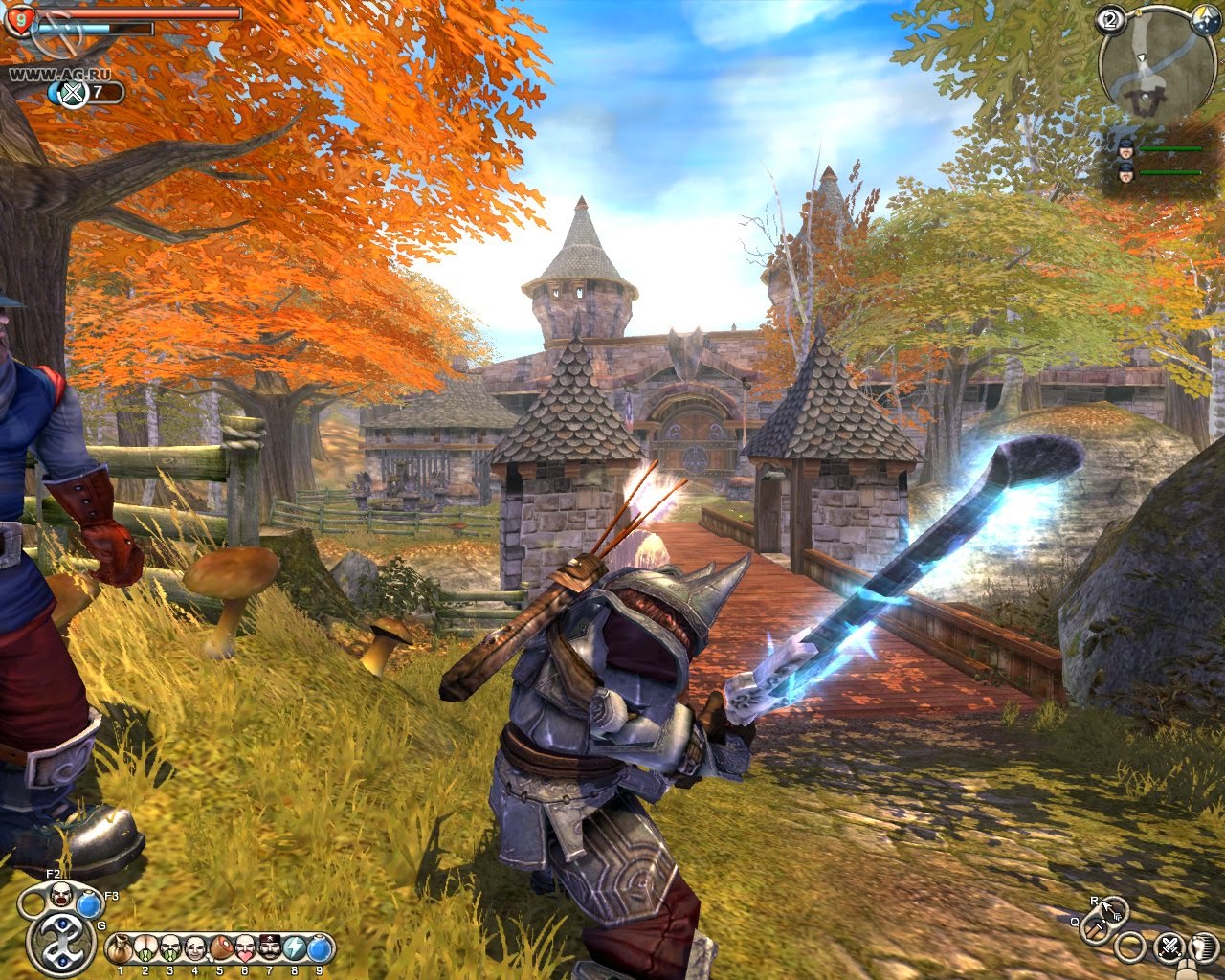The height and width of the screenshot is (980, 1225).
Task: Select the meat item in hotbar slot 5
Action: pyautogui.click(x=220, y=948)
